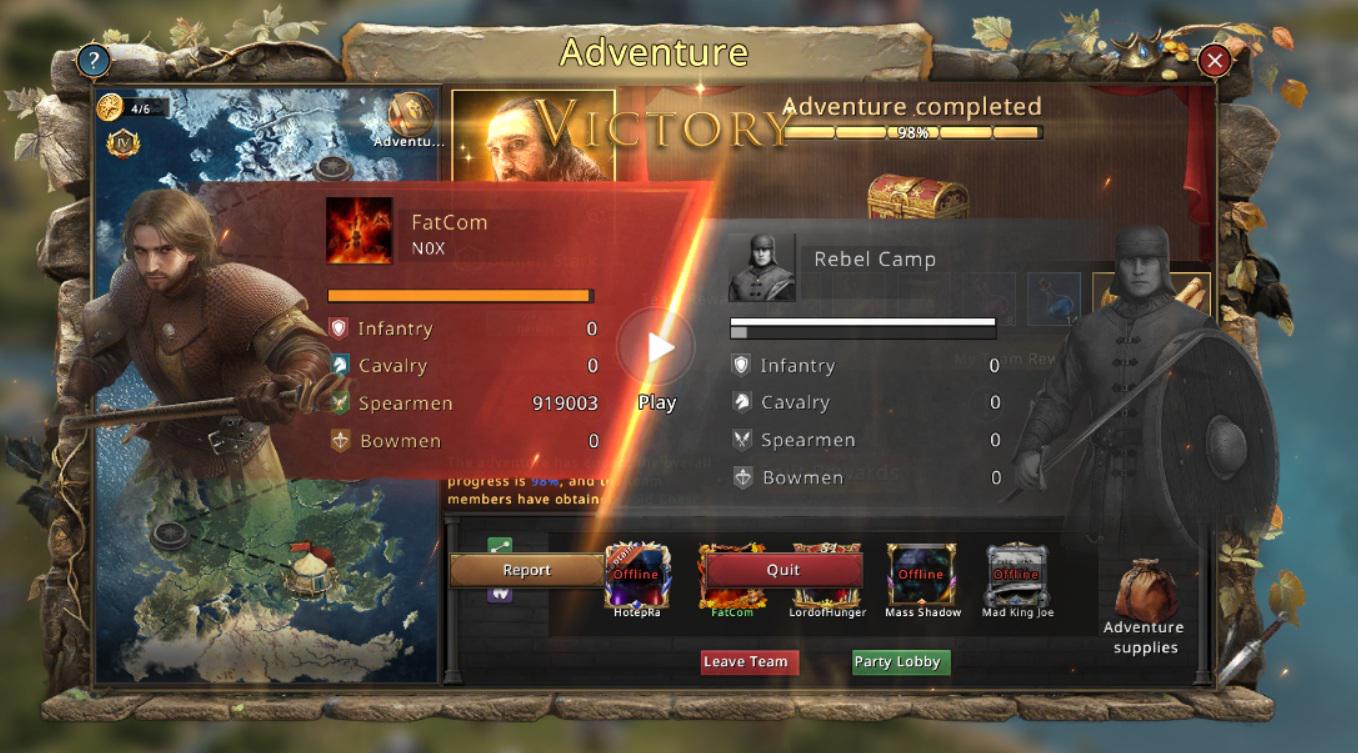Screen dimensions: 1358x753
Task: Select team member Mad King Joe
Action: pyautogui.click(x=1017, y=578)
